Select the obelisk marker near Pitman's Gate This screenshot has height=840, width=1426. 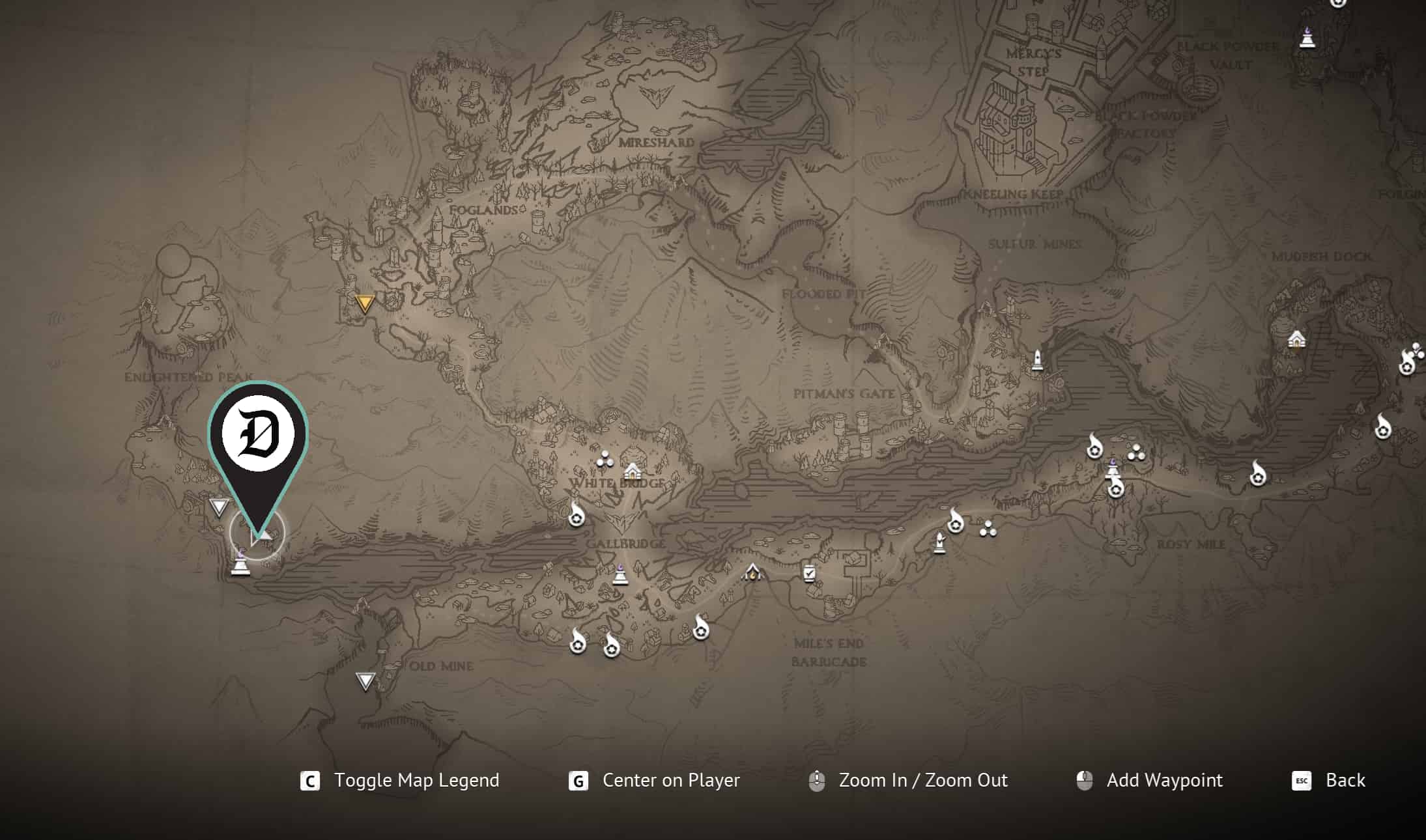tap(1037, 360)
